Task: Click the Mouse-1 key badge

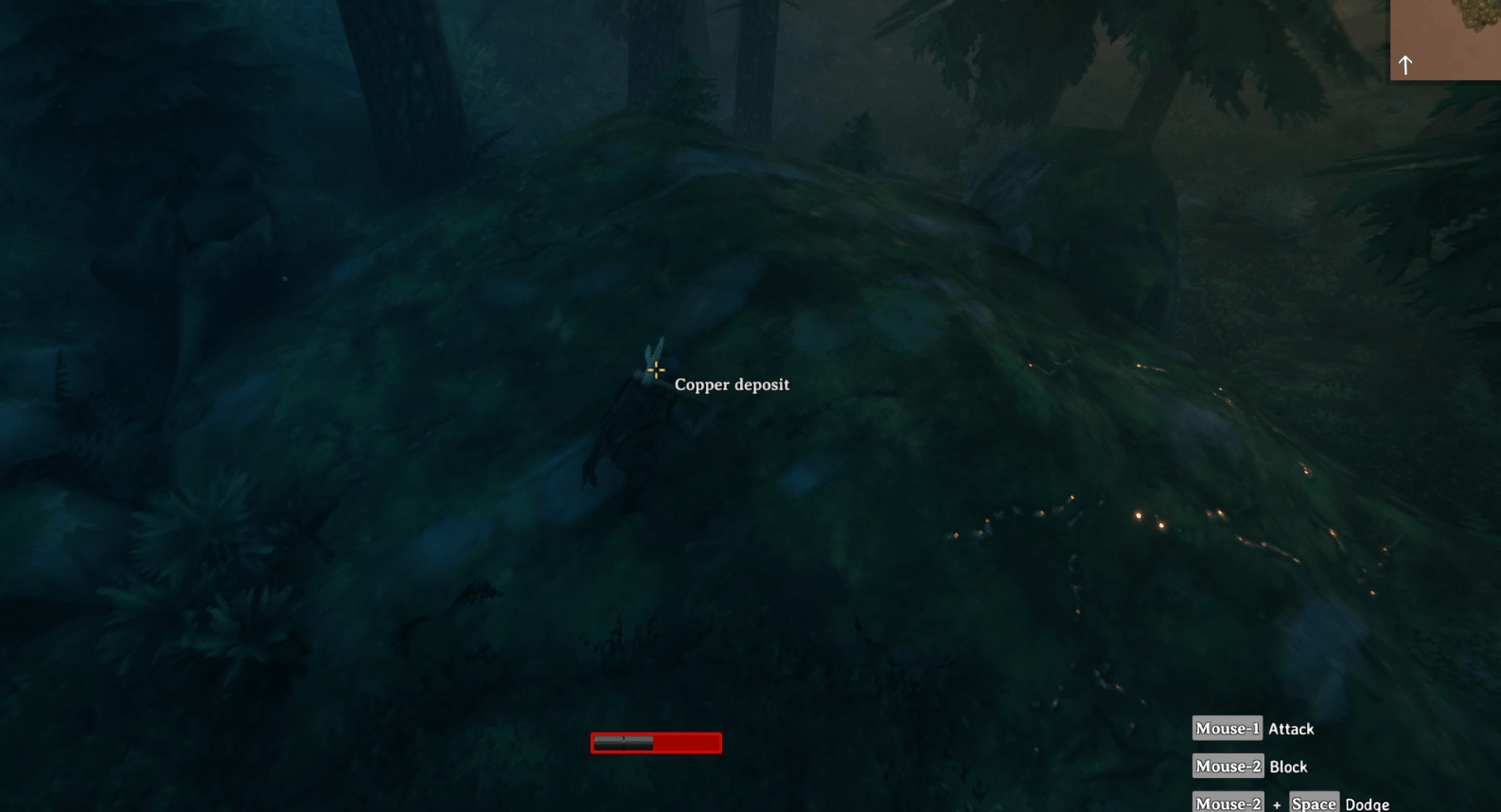Action: (1226, 728)
